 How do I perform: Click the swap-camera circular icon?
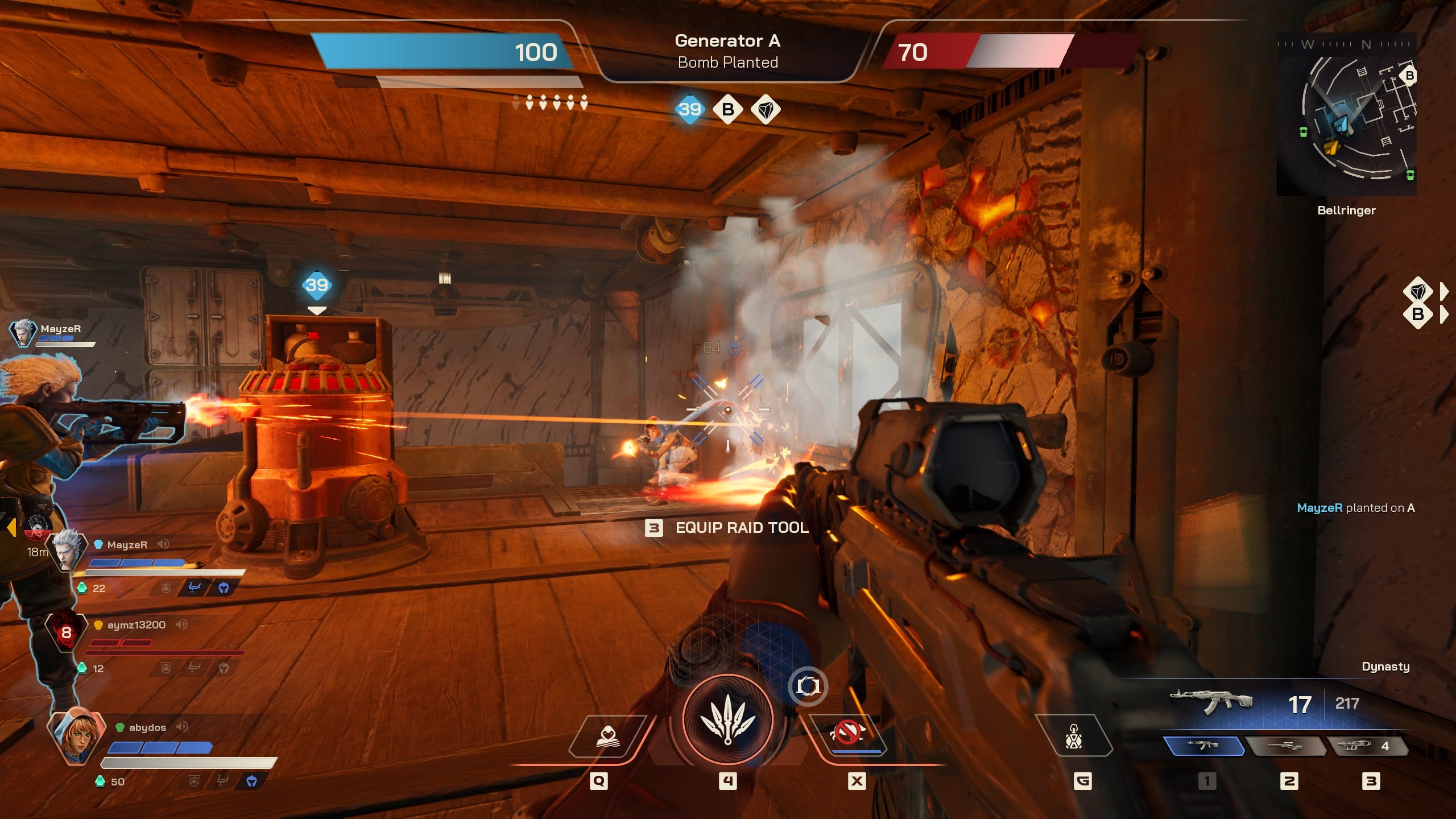[x=808, y=686]
